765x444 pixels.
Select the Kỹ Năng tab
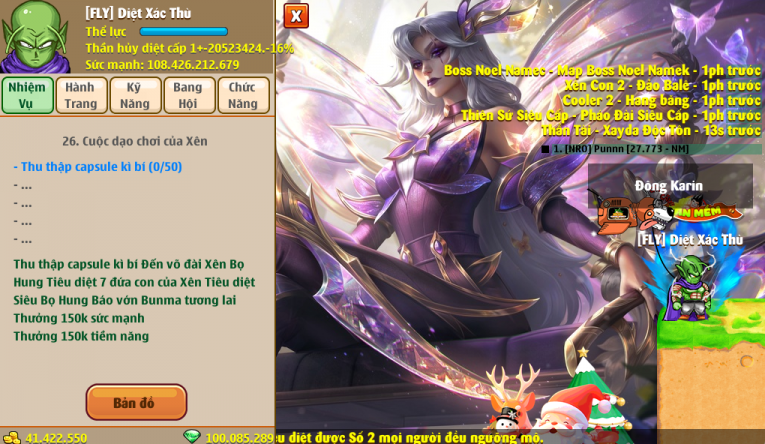[135, 95]
